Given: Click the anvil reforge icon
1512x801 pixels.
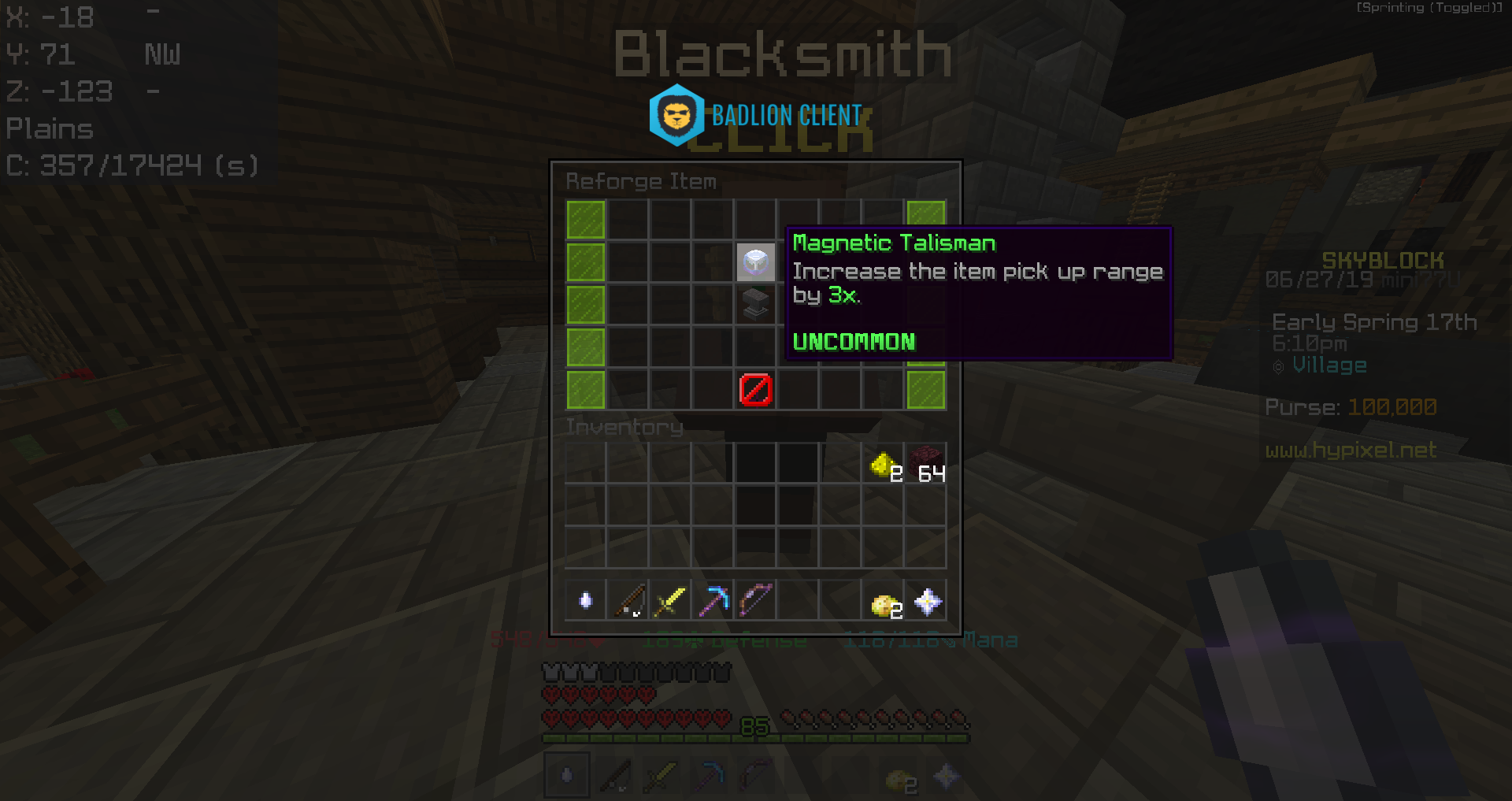Looking at the screenshot, I should coord(755,306).
